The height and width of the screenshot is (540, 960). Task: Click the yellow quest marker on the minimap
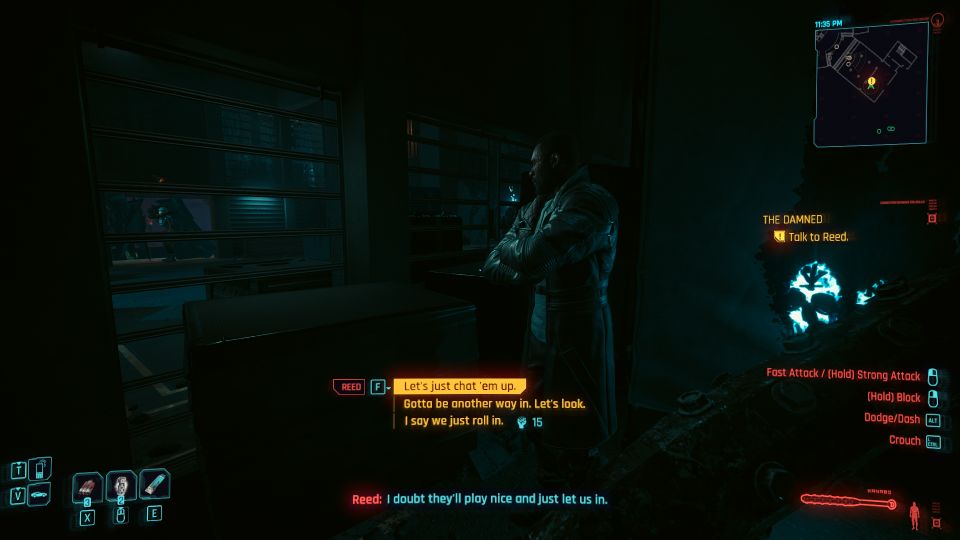[872, 80]
